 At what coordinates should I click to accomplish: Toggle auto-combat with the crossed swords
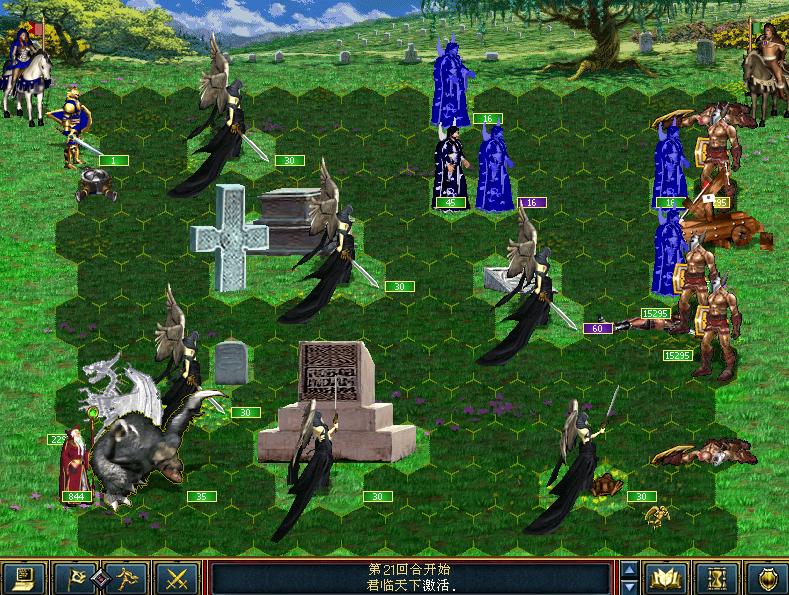[x=178, y=578]
